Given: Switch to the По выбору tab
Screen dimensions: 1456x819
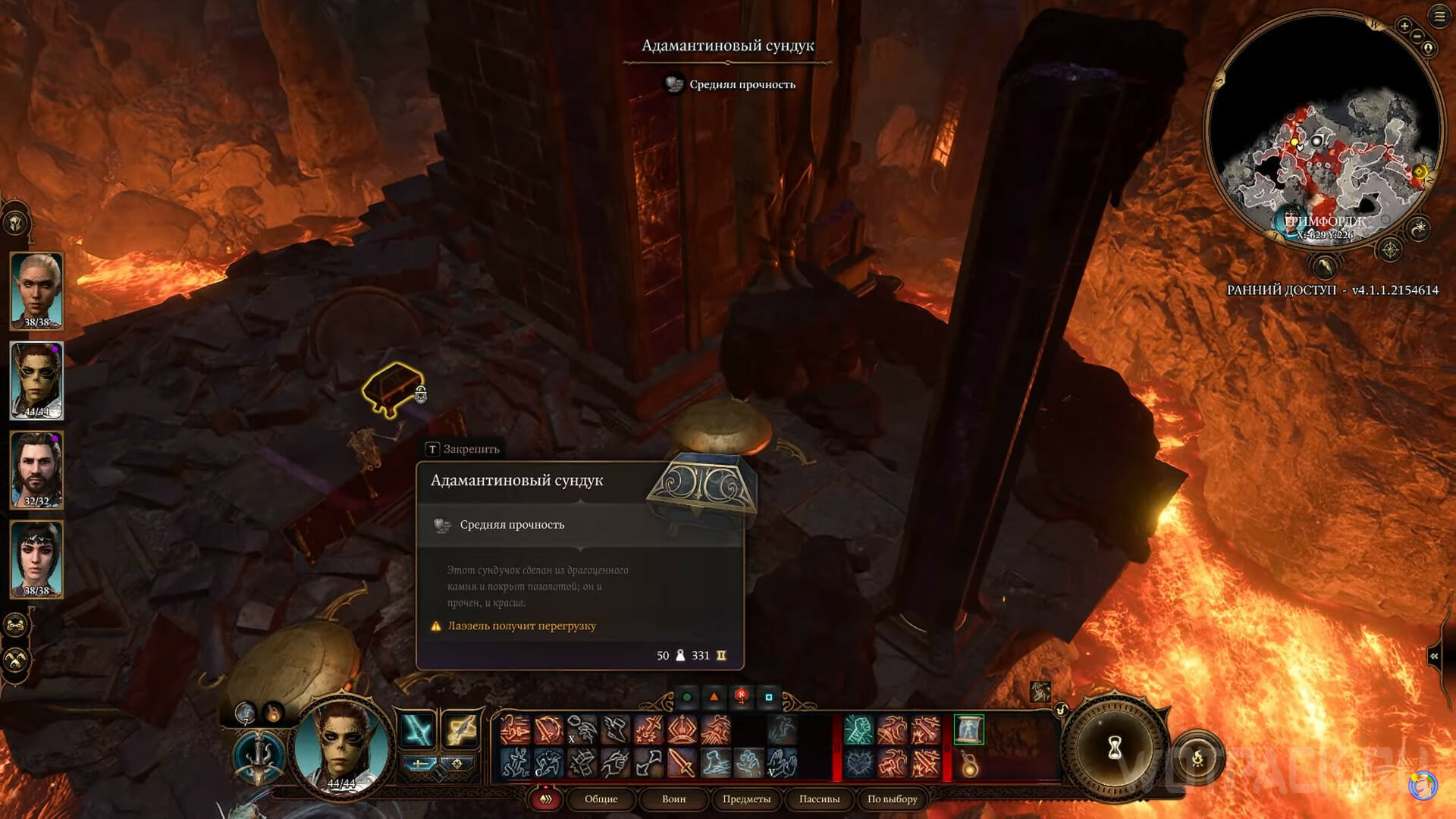Looking at the screenshot, I should (x=892, y=799).
